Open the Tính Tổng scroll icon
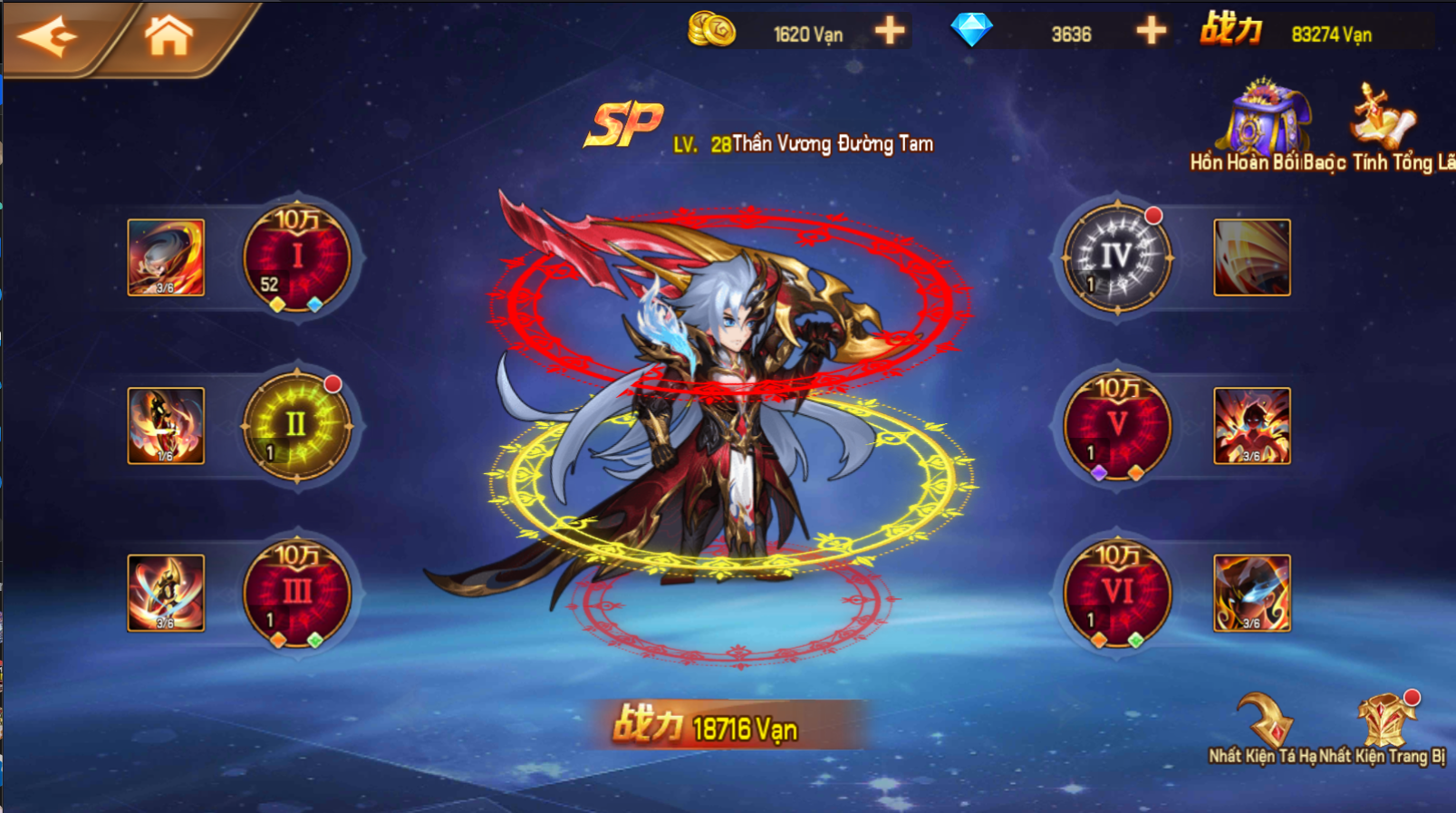 (1382, 118)
